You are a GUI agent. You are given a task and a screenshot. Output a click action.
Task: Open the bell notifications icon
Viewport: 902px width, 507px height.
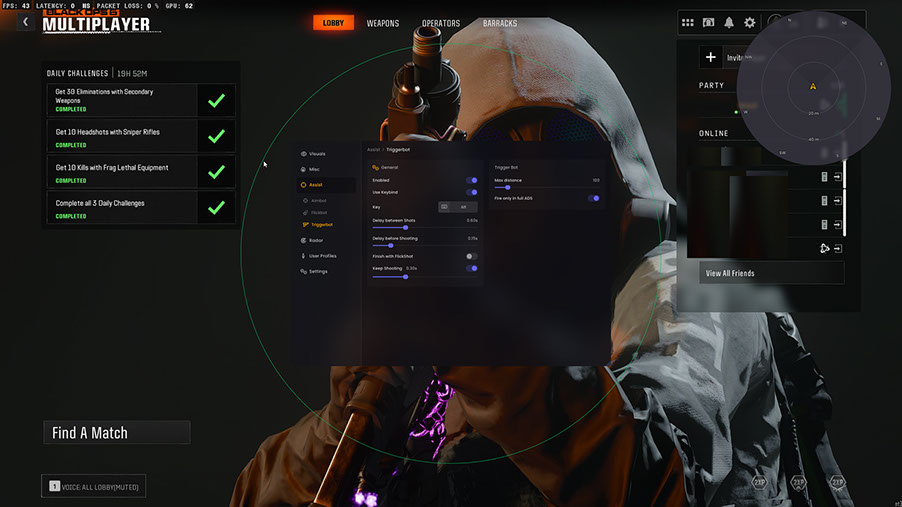[729, 22]
